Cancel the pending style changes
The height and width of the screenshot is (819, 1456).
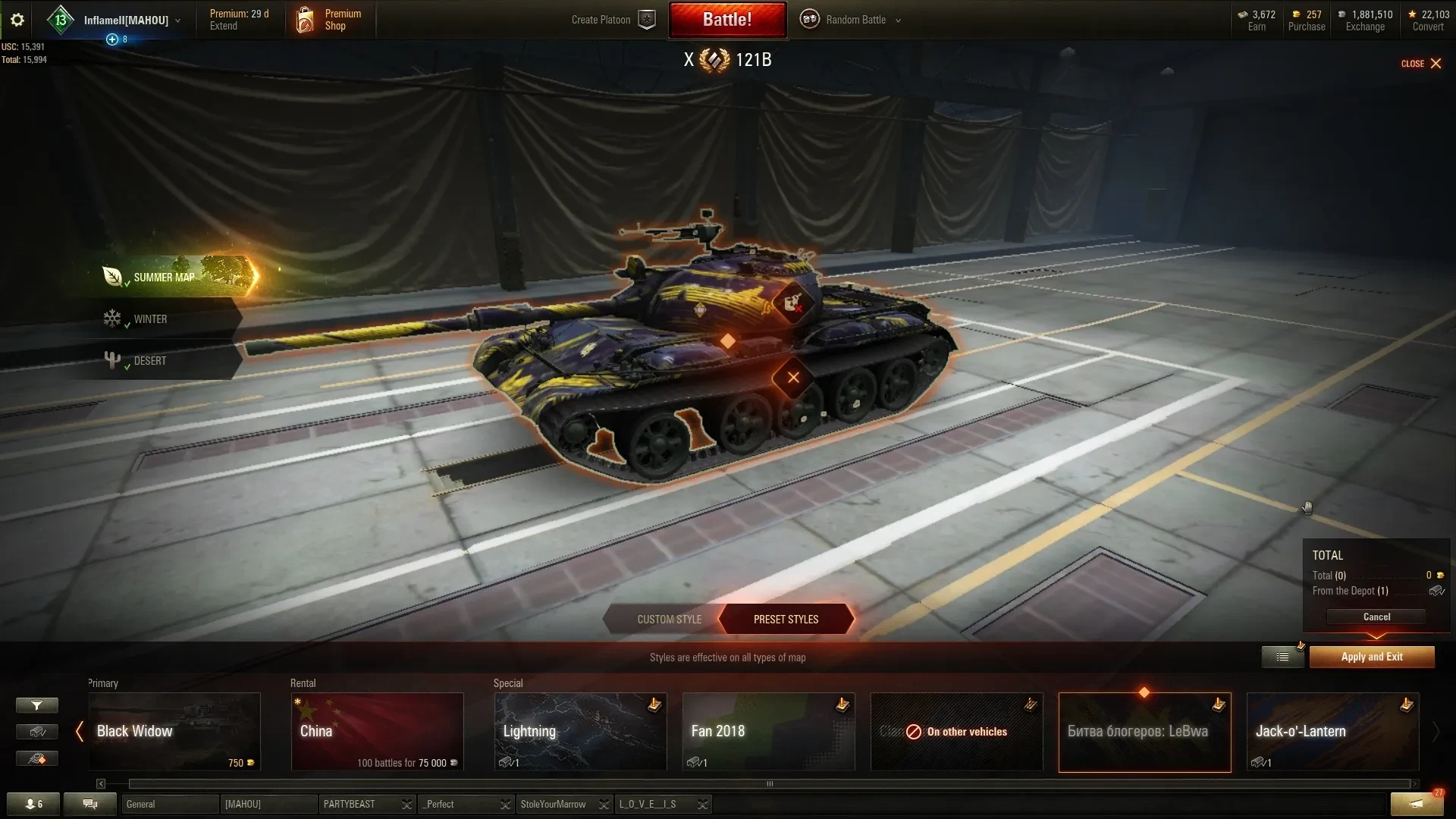[x=1376, y=617]
